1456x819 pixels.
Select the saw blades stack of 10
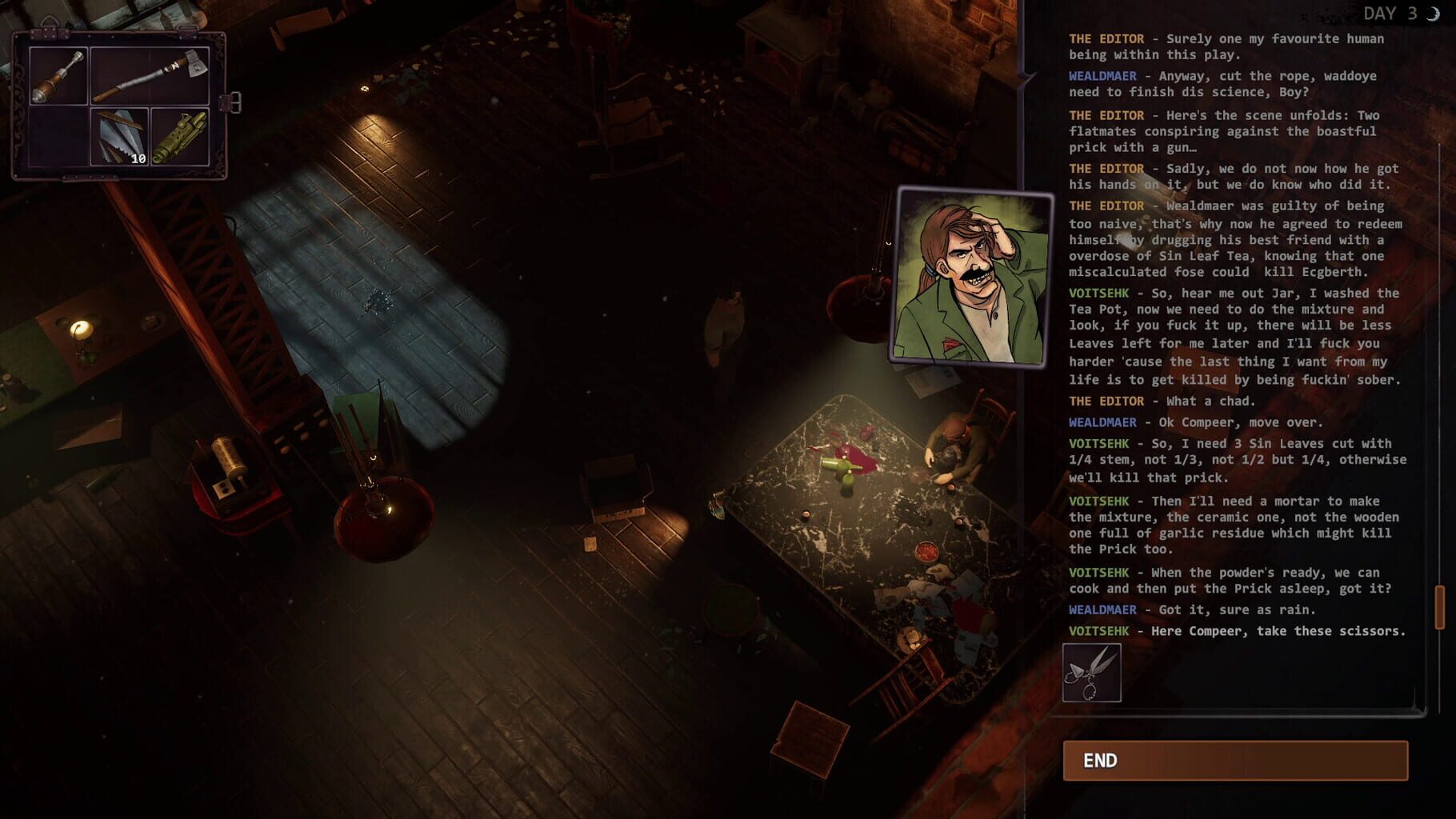tap(120, 137)
